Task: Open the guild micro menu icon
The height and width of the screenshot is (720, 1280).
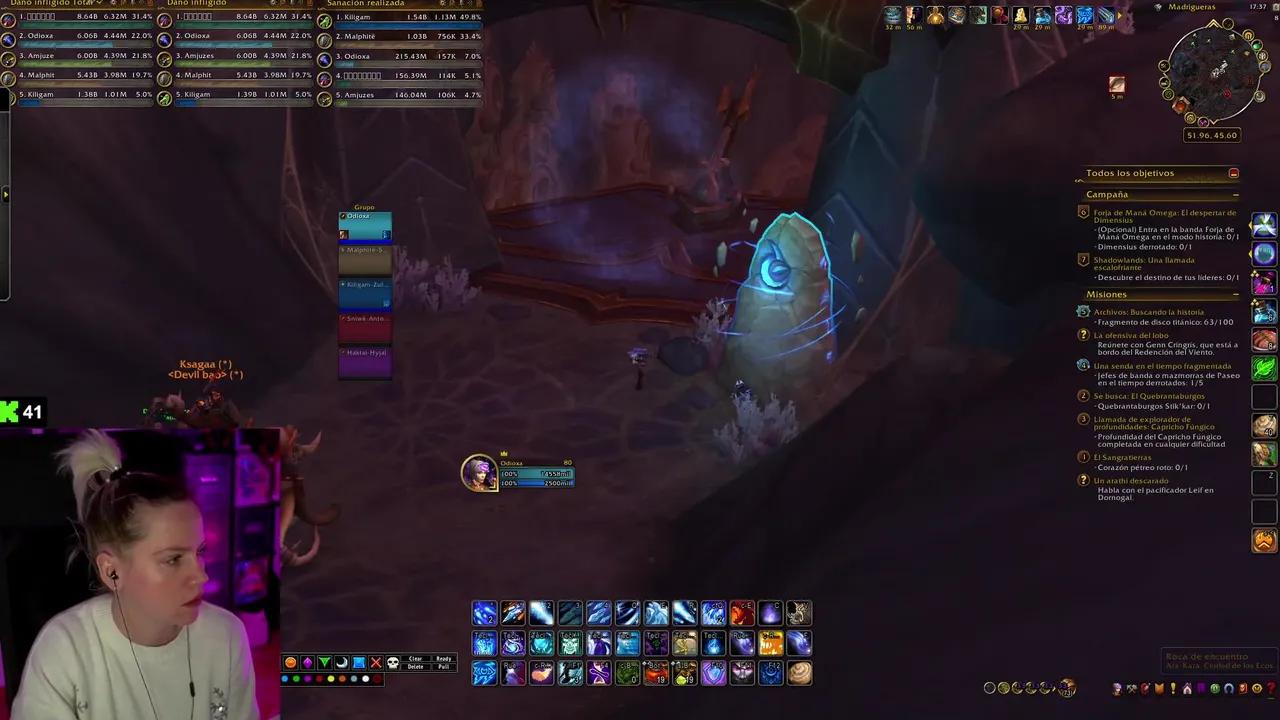Action: click(1159, 688)
